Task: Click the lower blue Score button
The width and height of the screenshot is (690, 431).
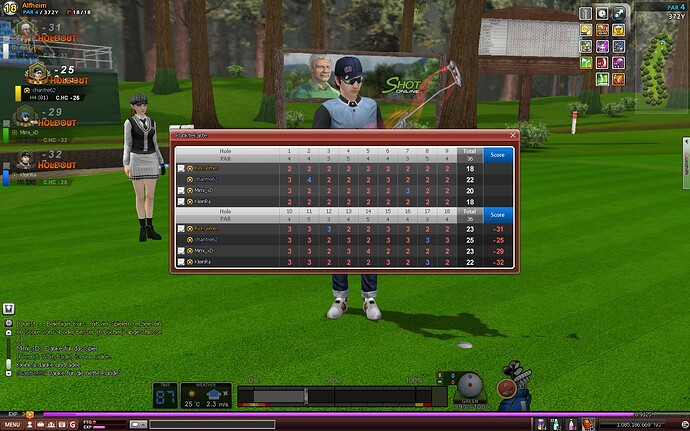Action: [x=497, y=214]
